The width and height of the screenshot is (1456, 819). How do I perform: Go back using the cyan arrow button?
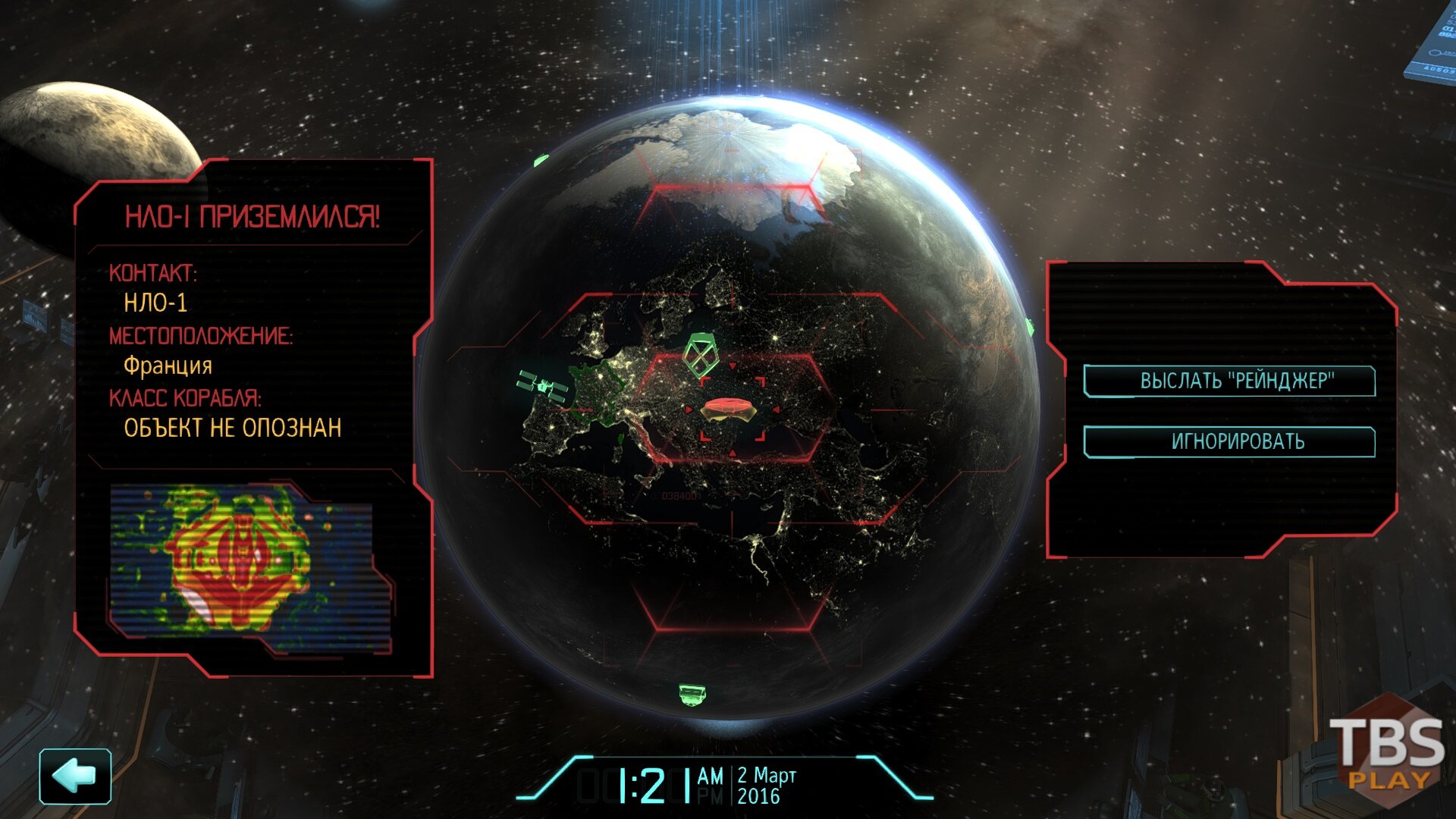[x=75, y=776]
